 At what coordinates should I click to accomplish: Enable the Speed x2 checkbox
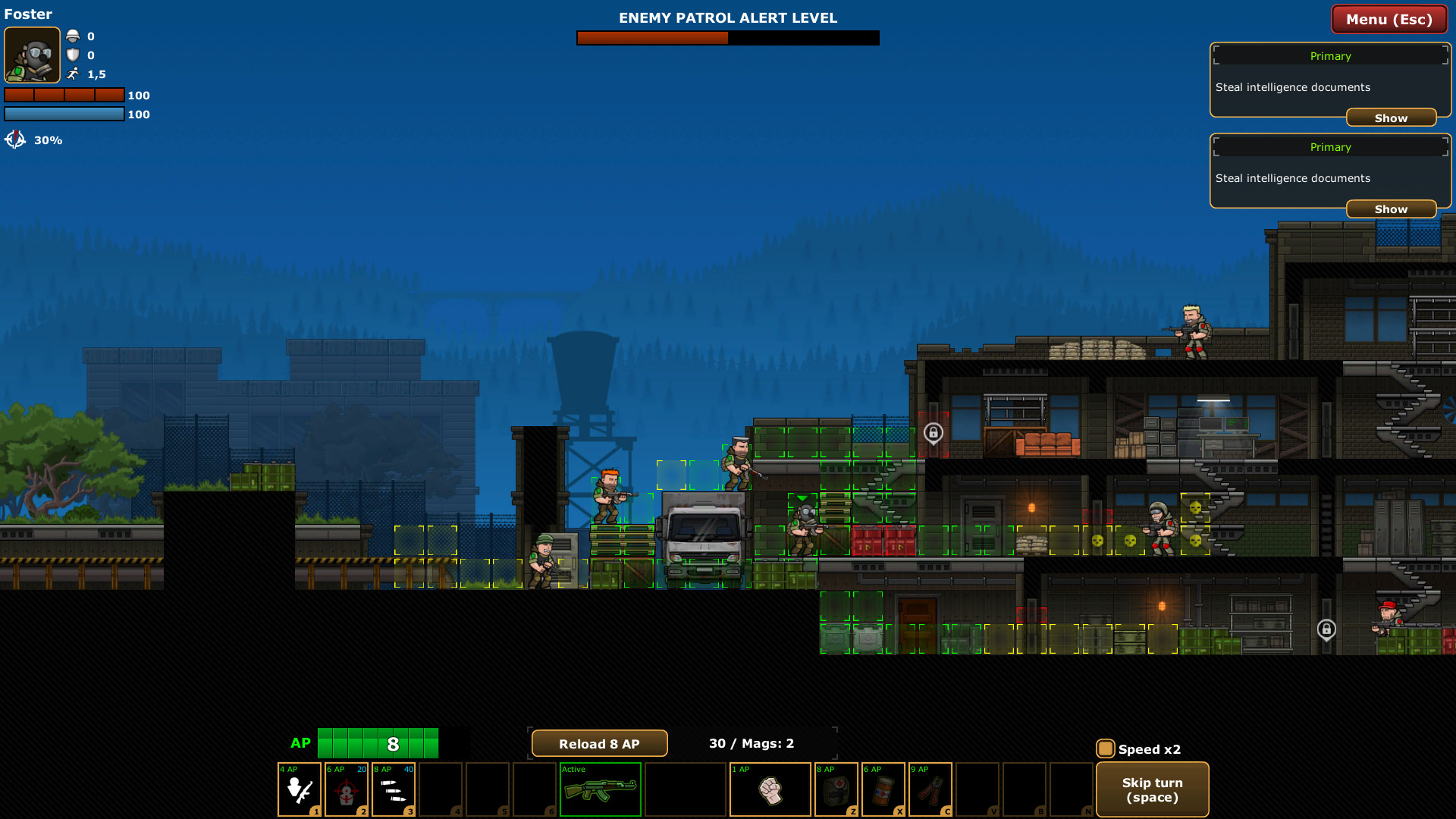[1105, 748]
